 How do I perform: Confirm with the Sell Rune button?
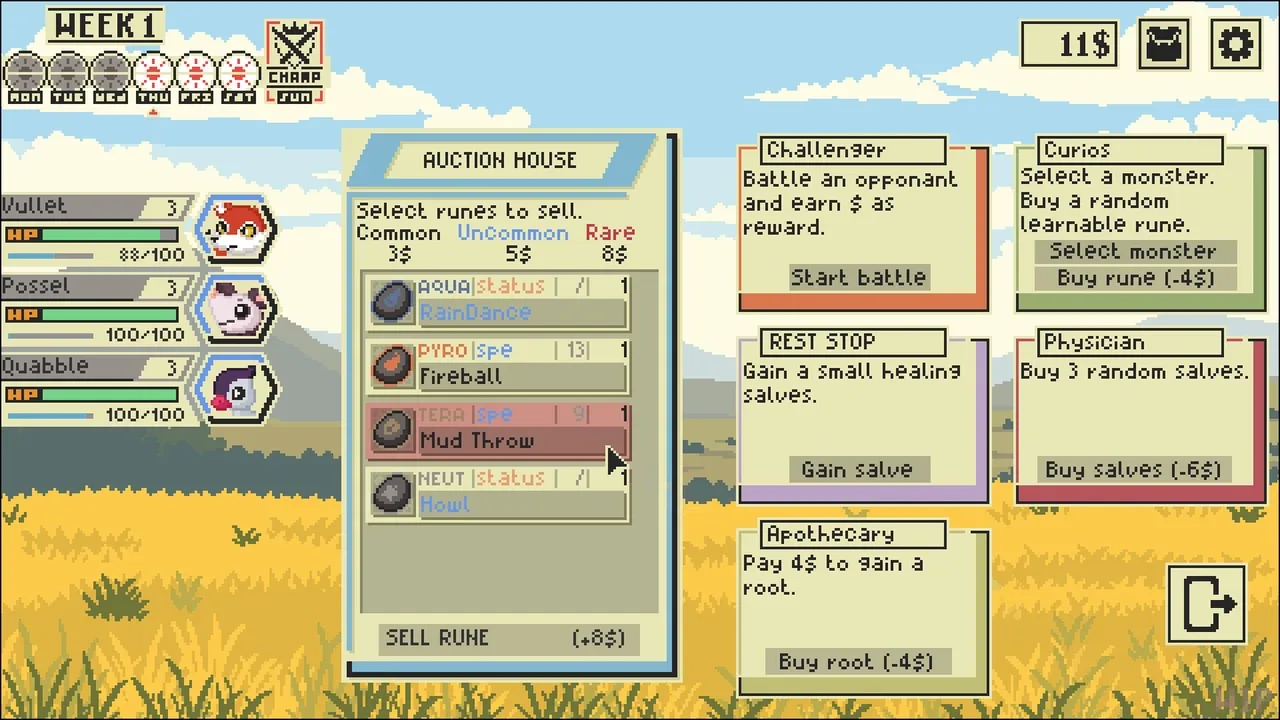(x=508, y=638)
